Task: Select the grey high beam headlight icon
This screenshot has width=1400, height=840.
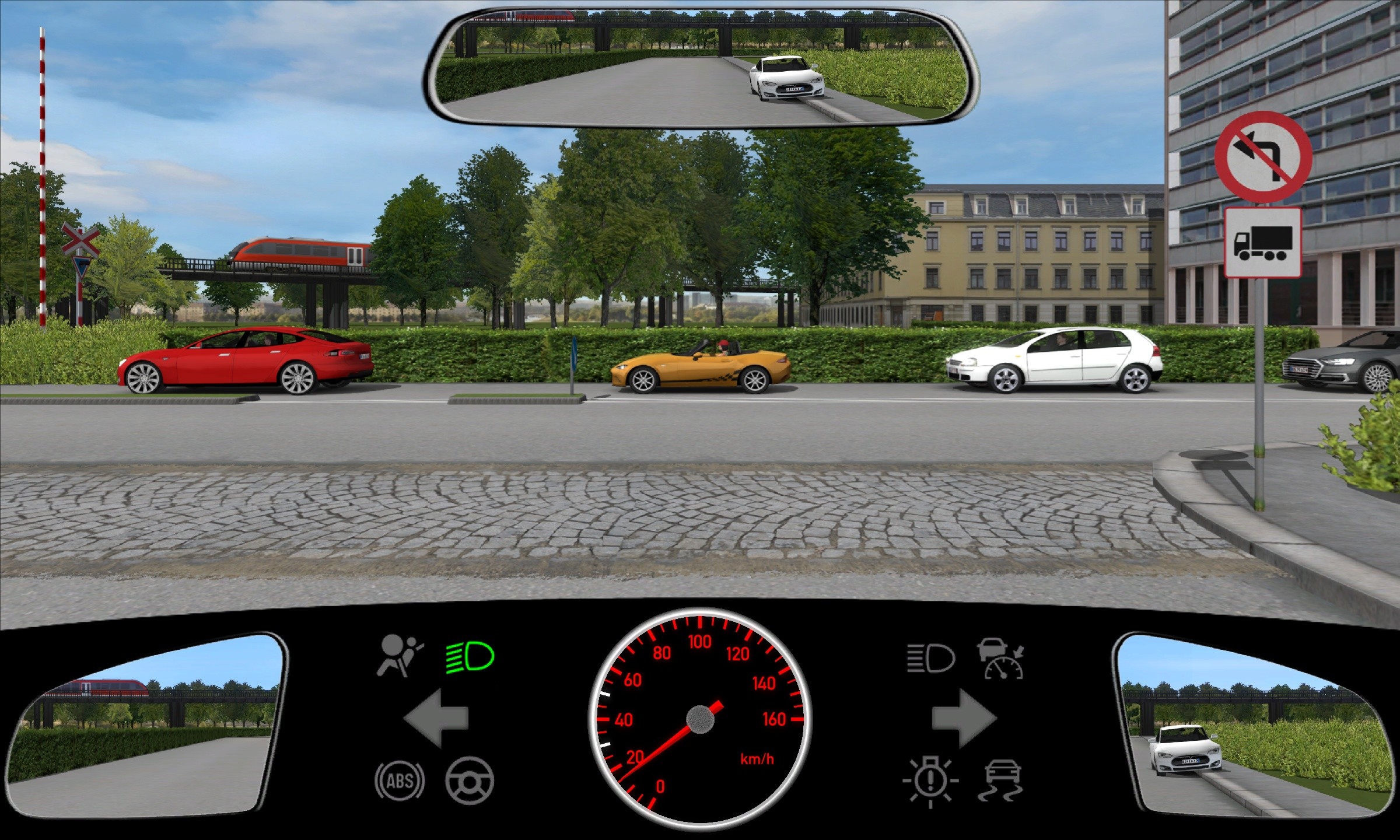Action: [x=931, y=658]
